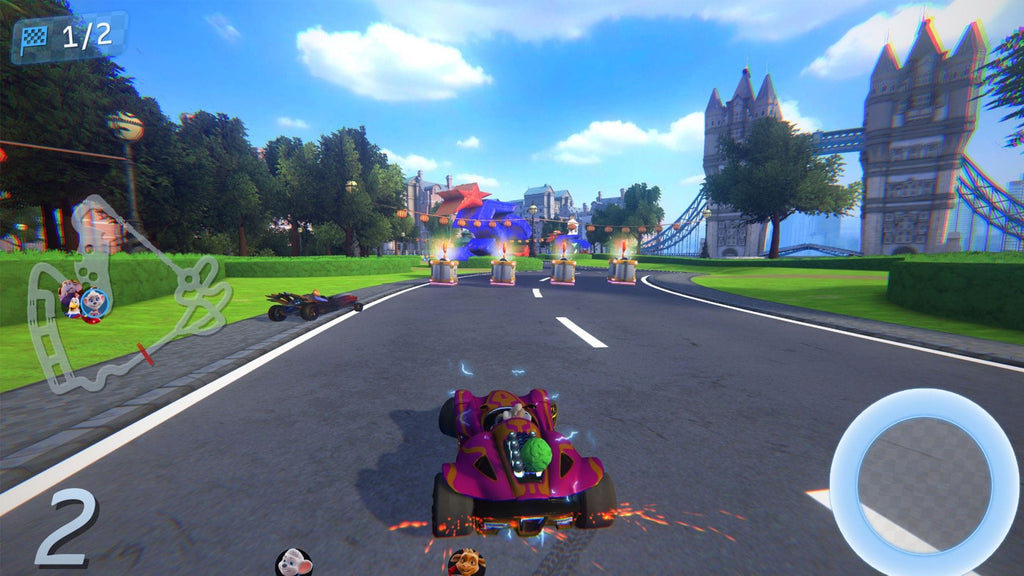Select the white mouse racer portrait
This screenshot has width=1024, height=576.
coord(293,563)
